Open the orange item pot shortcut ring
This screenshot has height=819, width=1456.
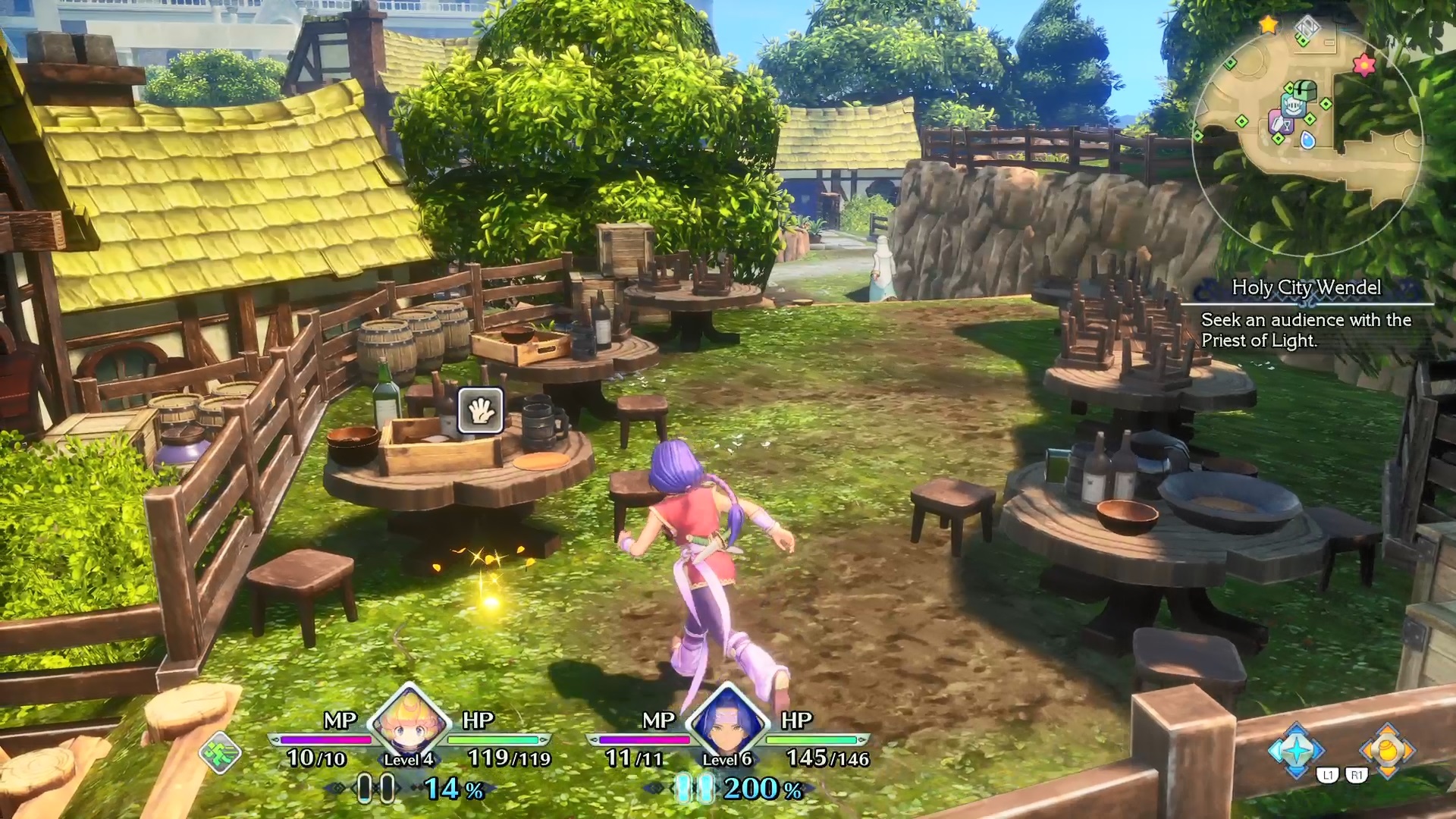pos(1387,750)
